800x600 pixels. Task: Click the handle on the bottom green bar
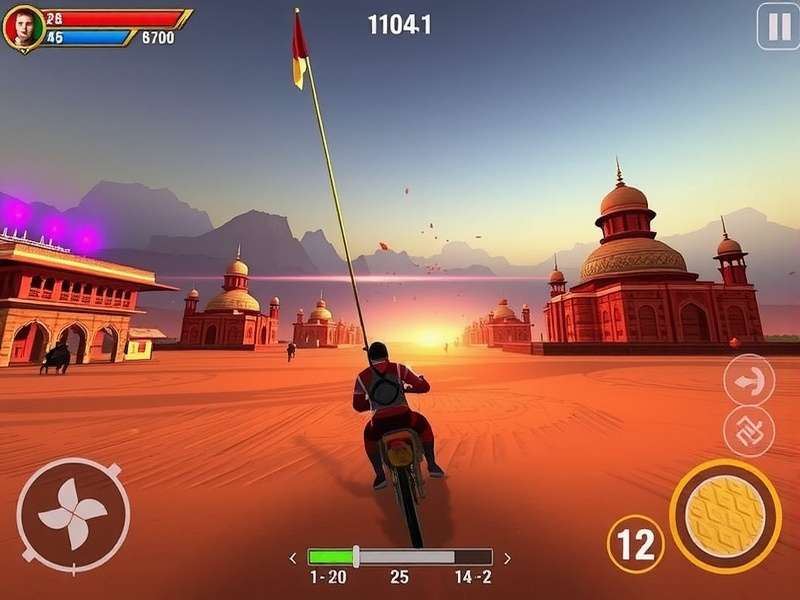[356, 557]
